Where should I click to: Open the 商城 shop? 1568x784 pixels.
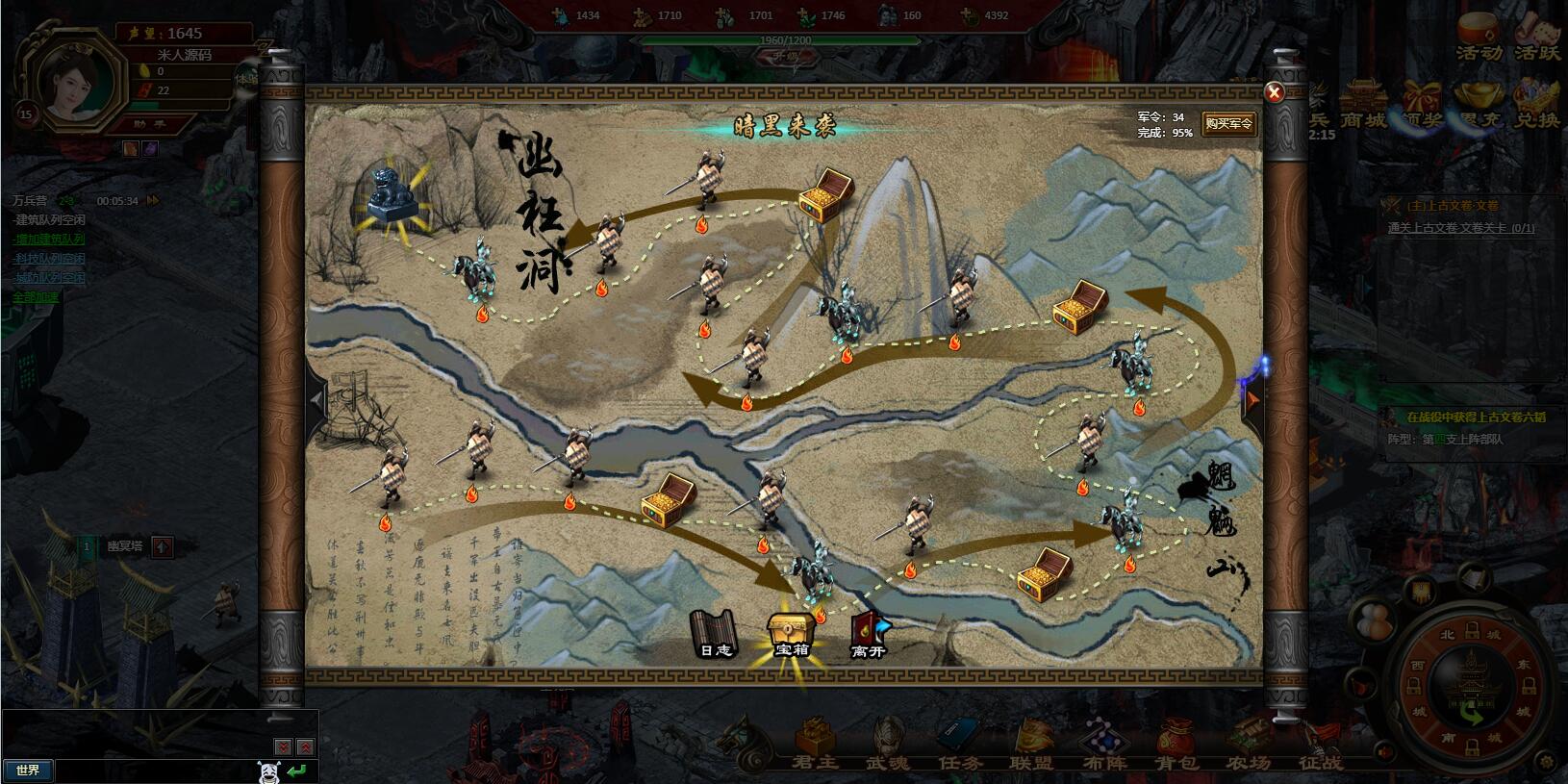[x=1363, y=105]
